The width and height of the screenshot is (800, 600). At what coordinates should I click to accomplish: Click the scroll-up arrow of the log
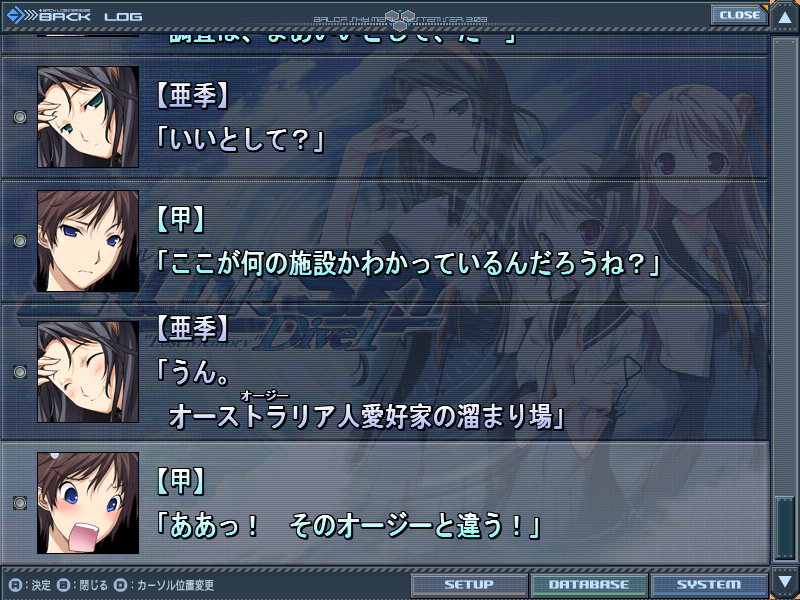pyautogui.click(x=784, y=17)
